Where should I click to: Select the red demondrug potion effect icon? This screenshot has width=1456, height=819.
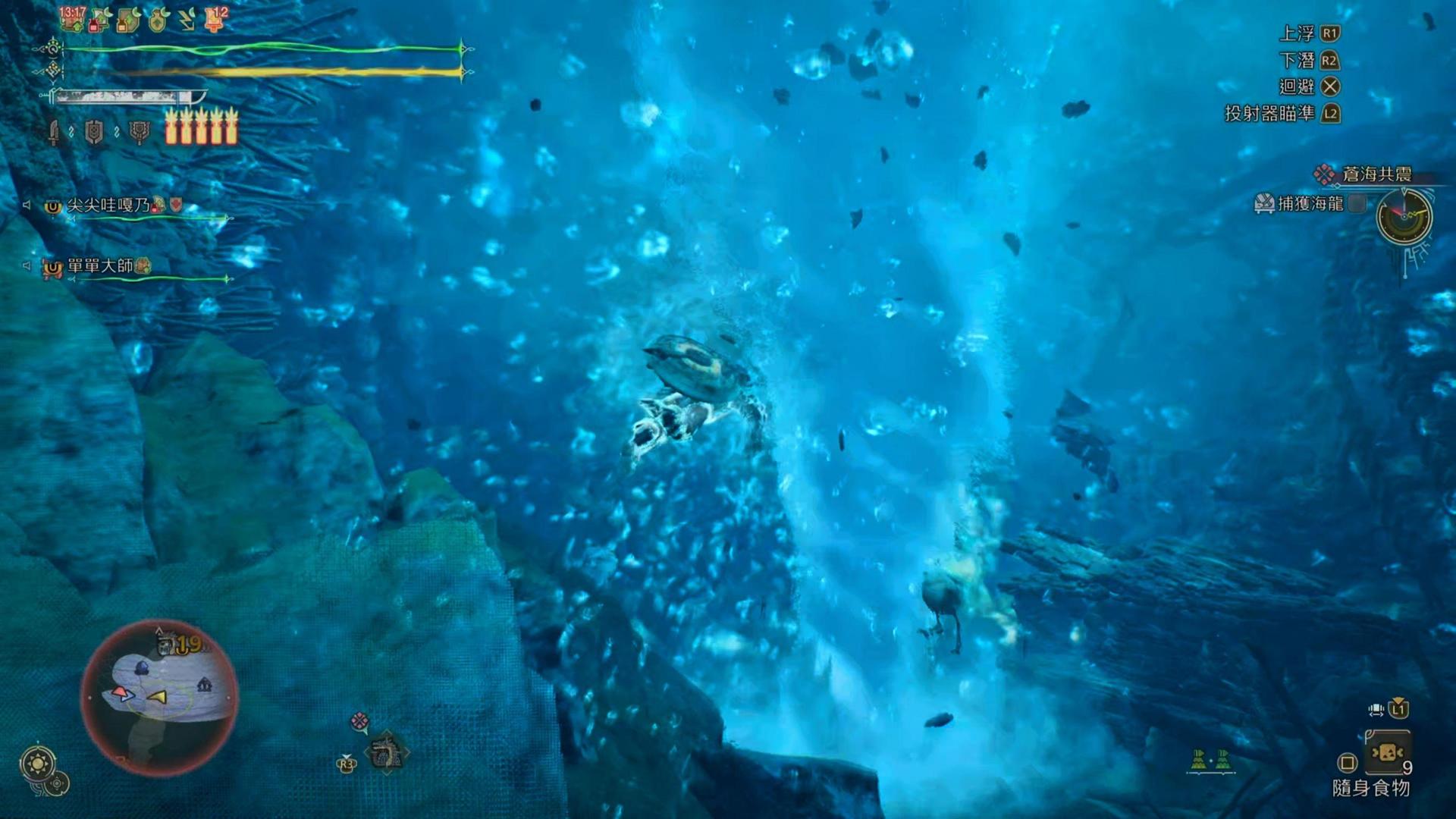click(x=99, y=20)
